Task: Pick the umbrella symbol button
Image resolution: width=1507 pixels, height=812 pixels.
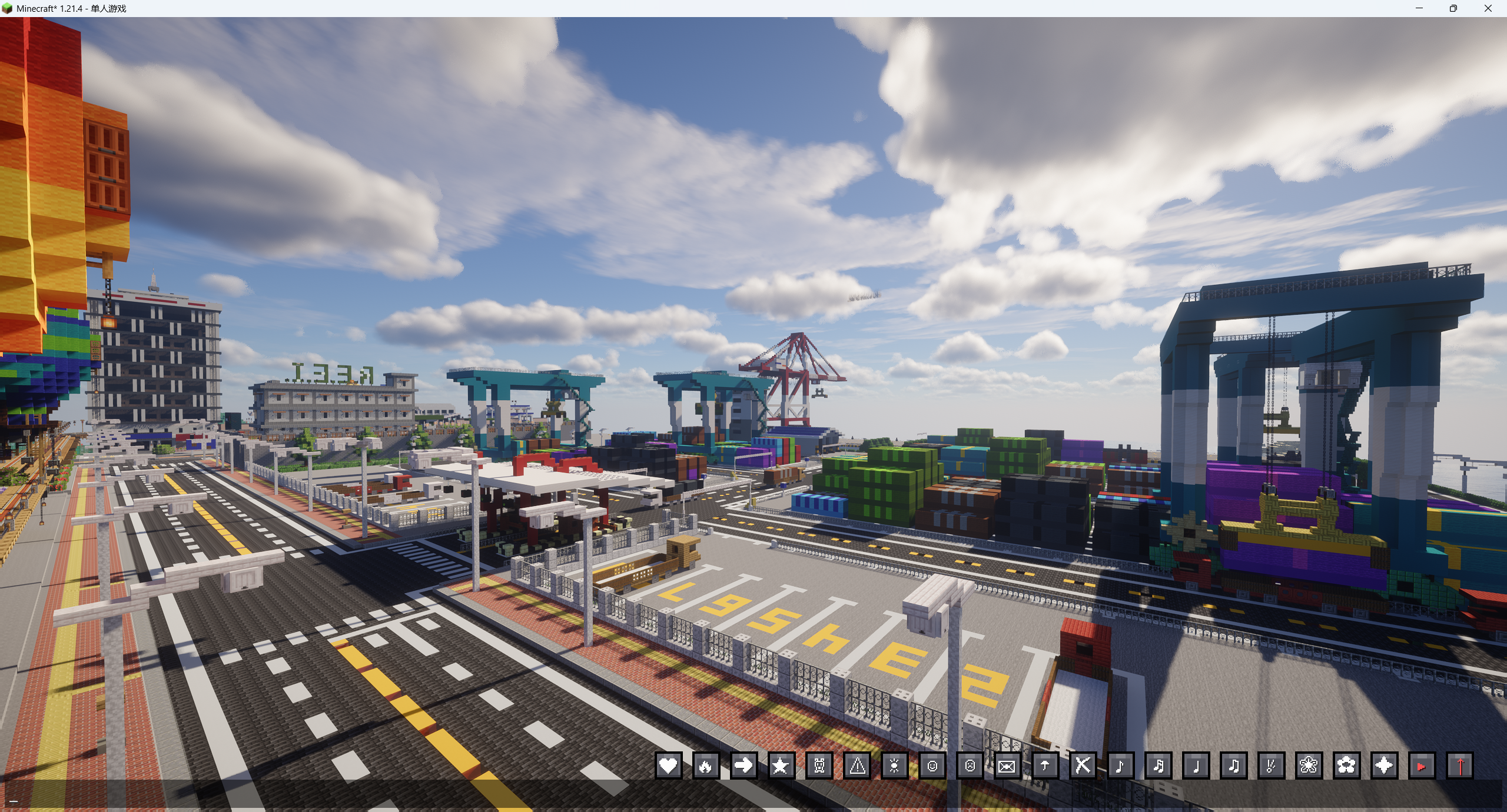Action: (1045, 766)
